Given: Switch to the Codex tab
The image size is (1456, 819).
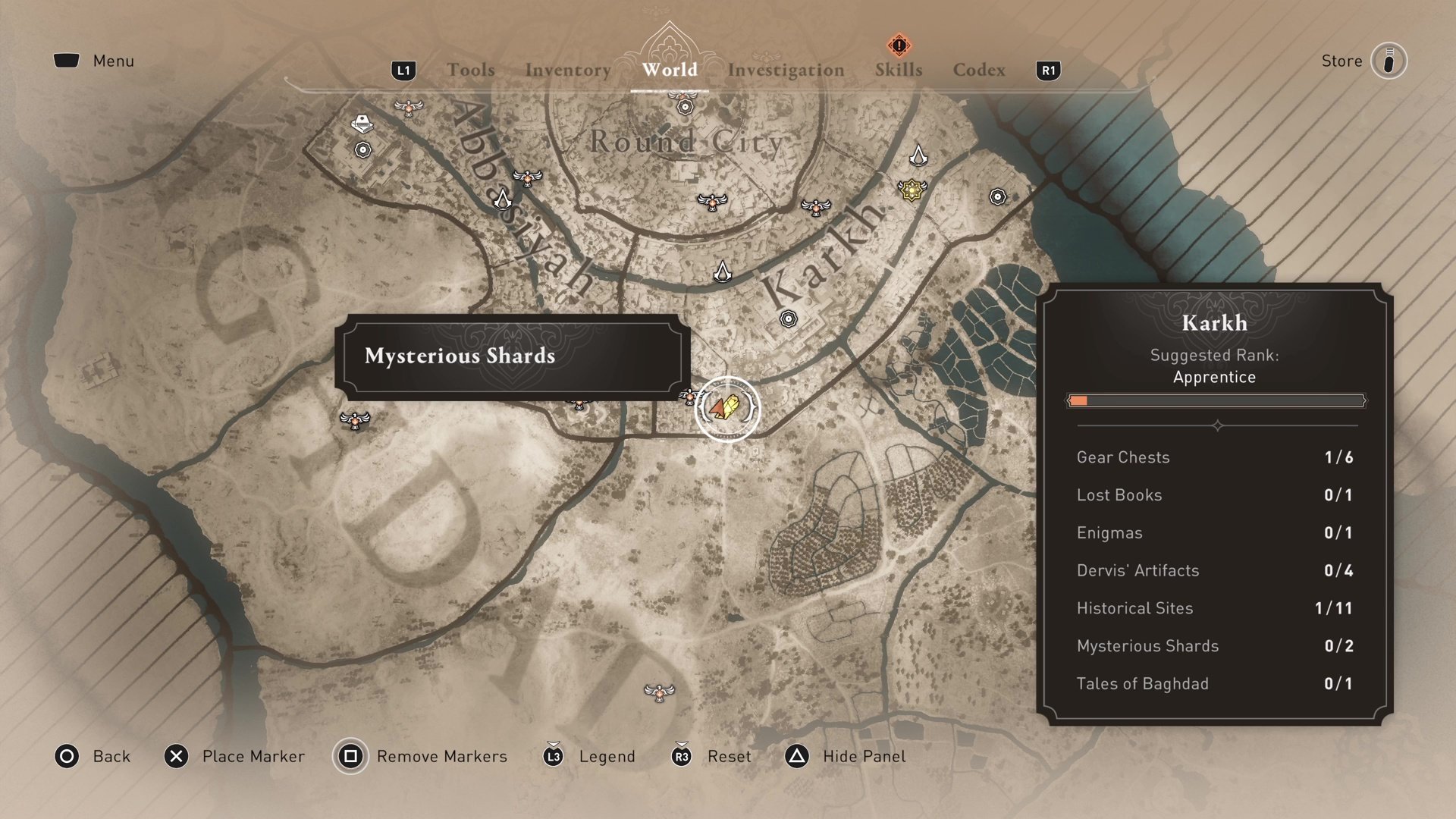Looking at the screenshot, I should pyautogui.click(x=979, y=70).
